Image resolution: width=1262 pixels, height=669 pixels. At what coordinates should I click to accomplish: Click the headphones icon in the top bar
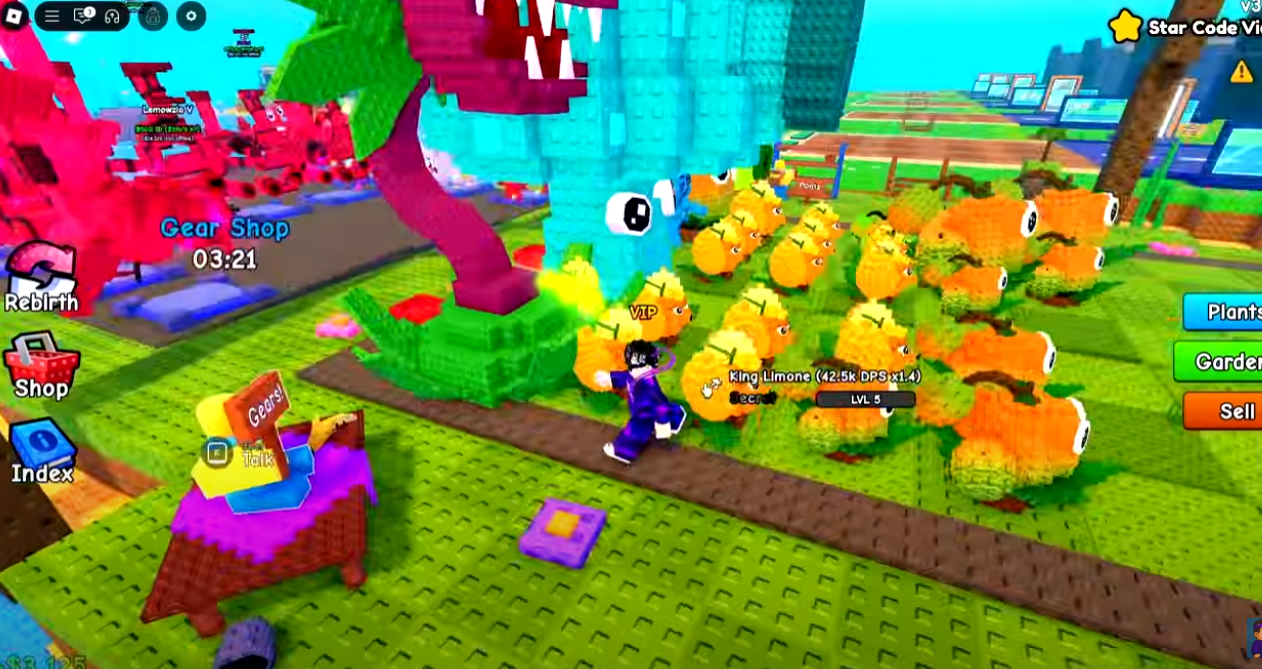point(112,16)
